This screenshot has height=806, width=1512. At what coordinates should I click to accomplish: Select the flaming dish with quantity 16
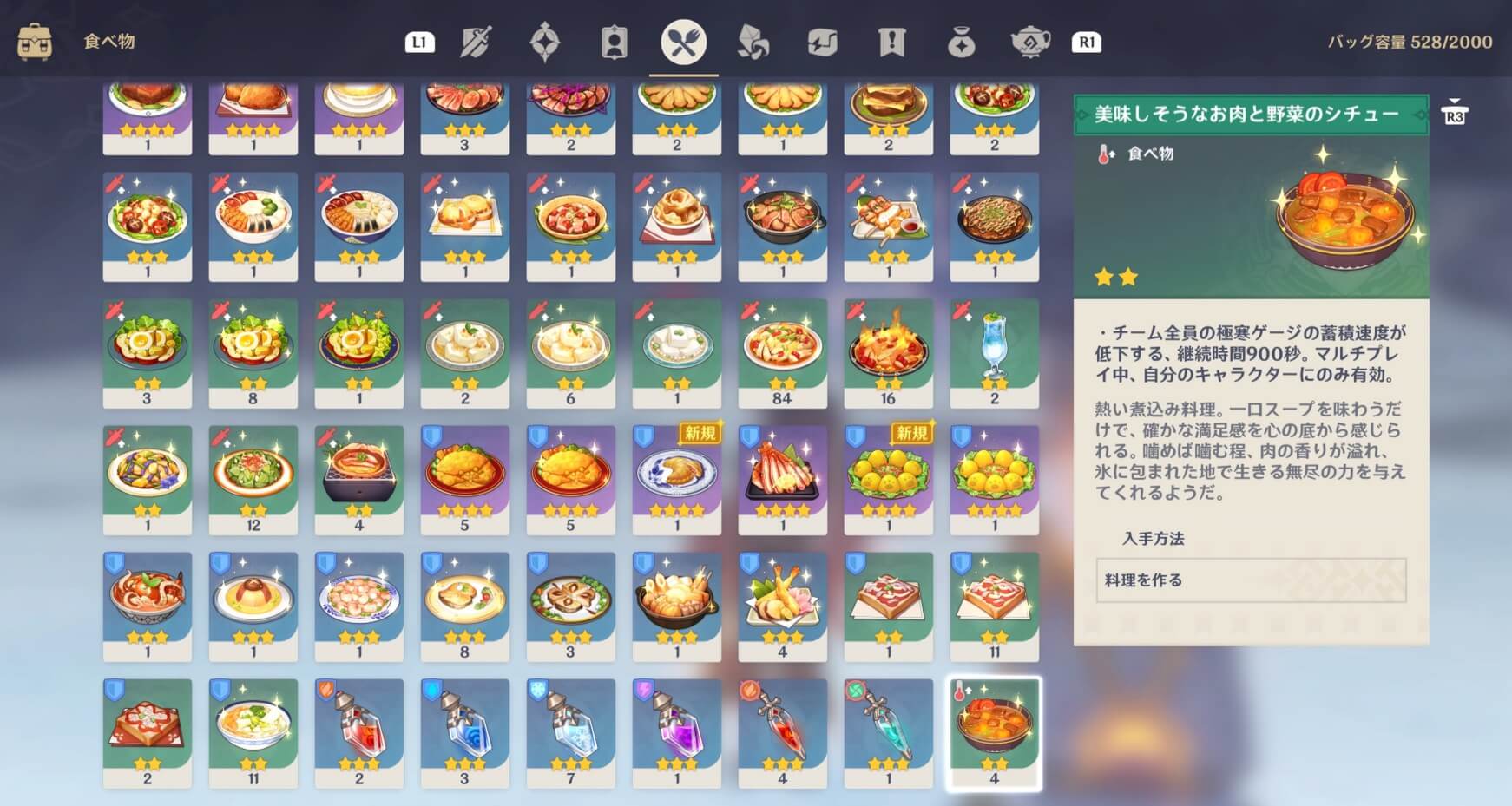[888, 351]
